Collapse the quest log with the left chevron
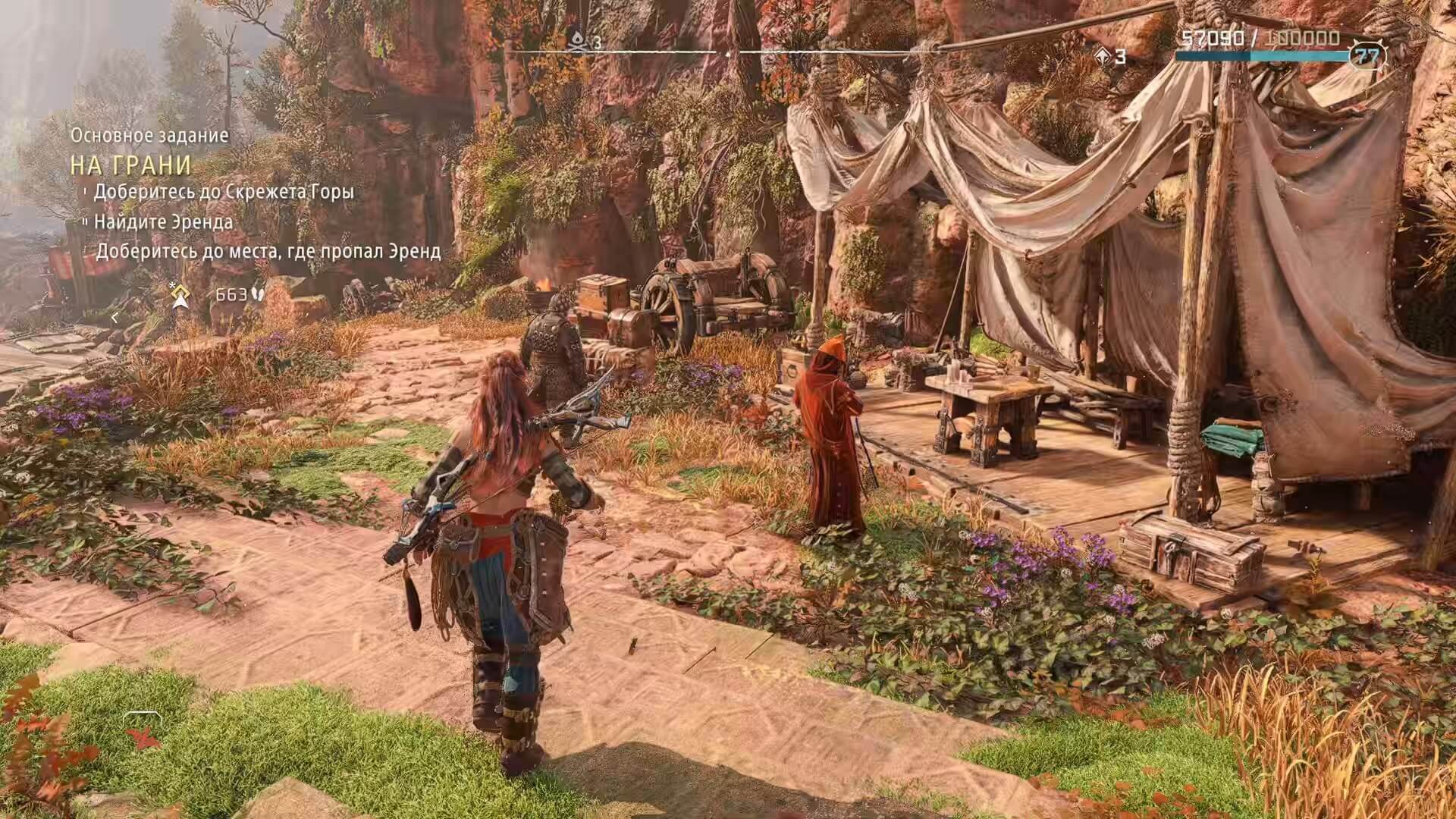This screenshot has height=819, width=1456. tap(115, 319)
